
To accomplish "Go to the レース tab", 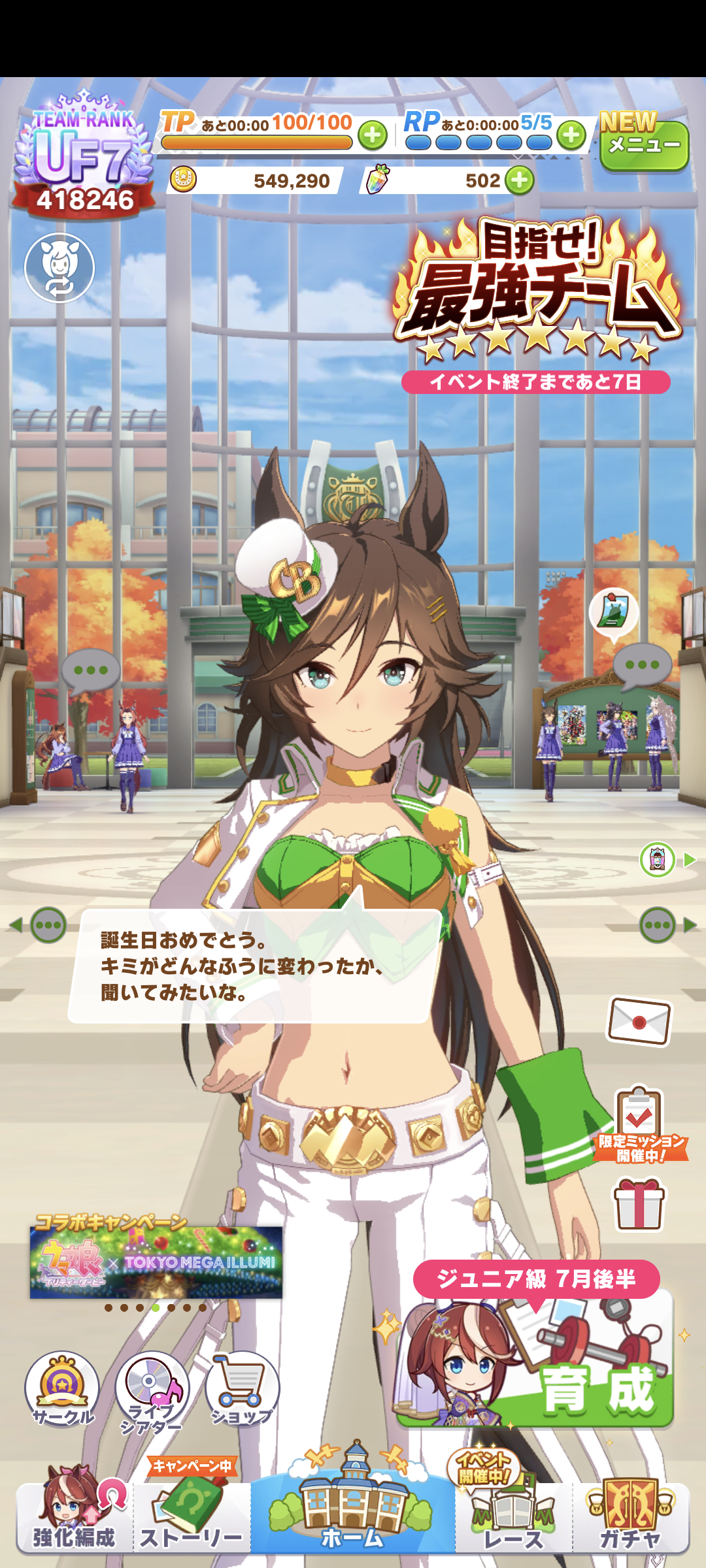I will pos(514,1517).
